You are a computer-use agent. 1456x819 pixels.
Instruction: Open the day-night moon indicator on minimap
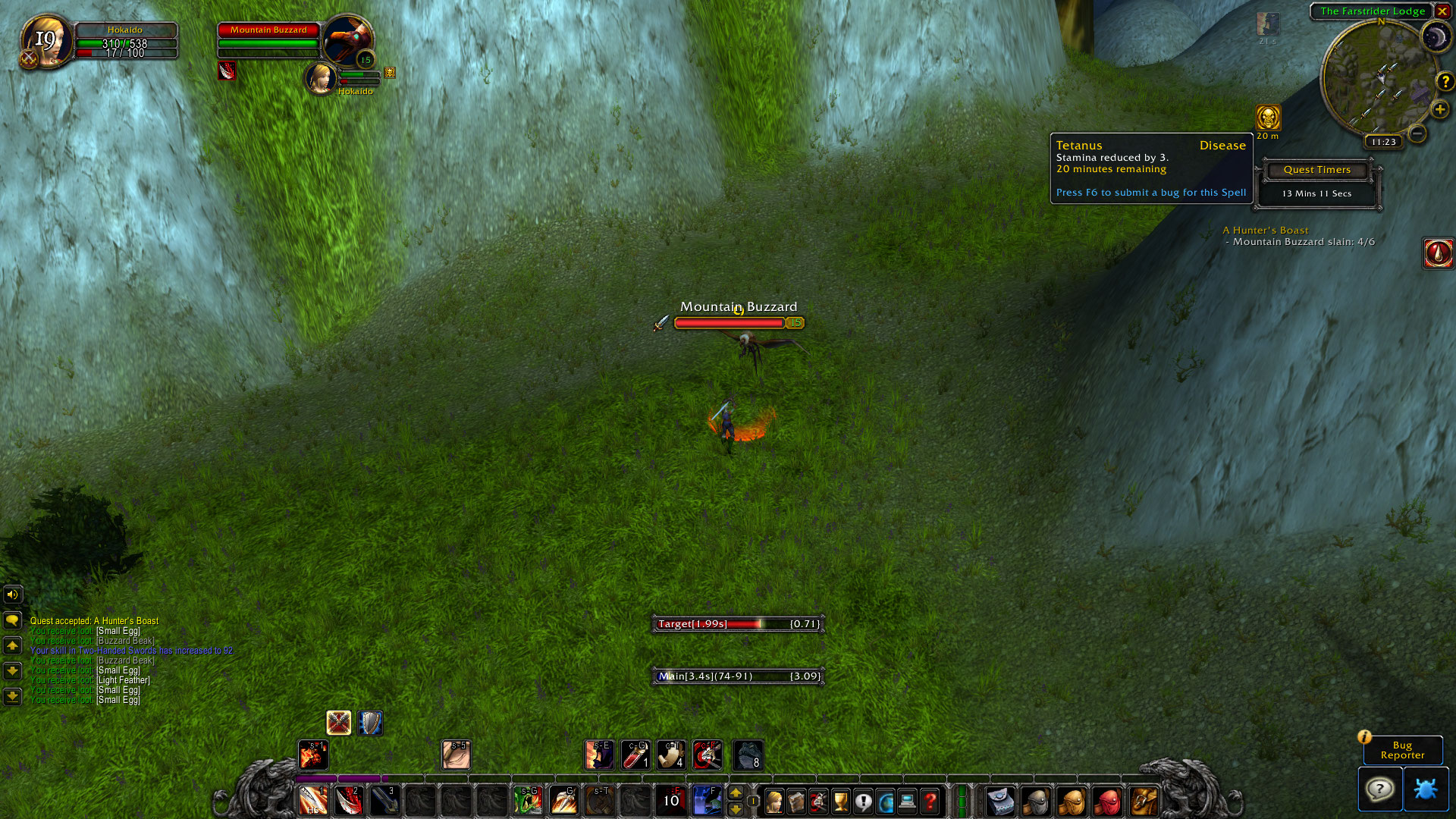pyautogui.click(x=1434, y=37)
